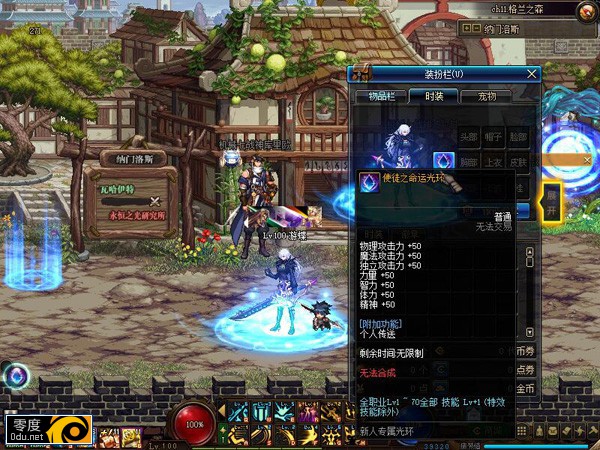Click inventory scrollbar down arrow
Viewport: 600px width, 450px height.
point(529,332)
